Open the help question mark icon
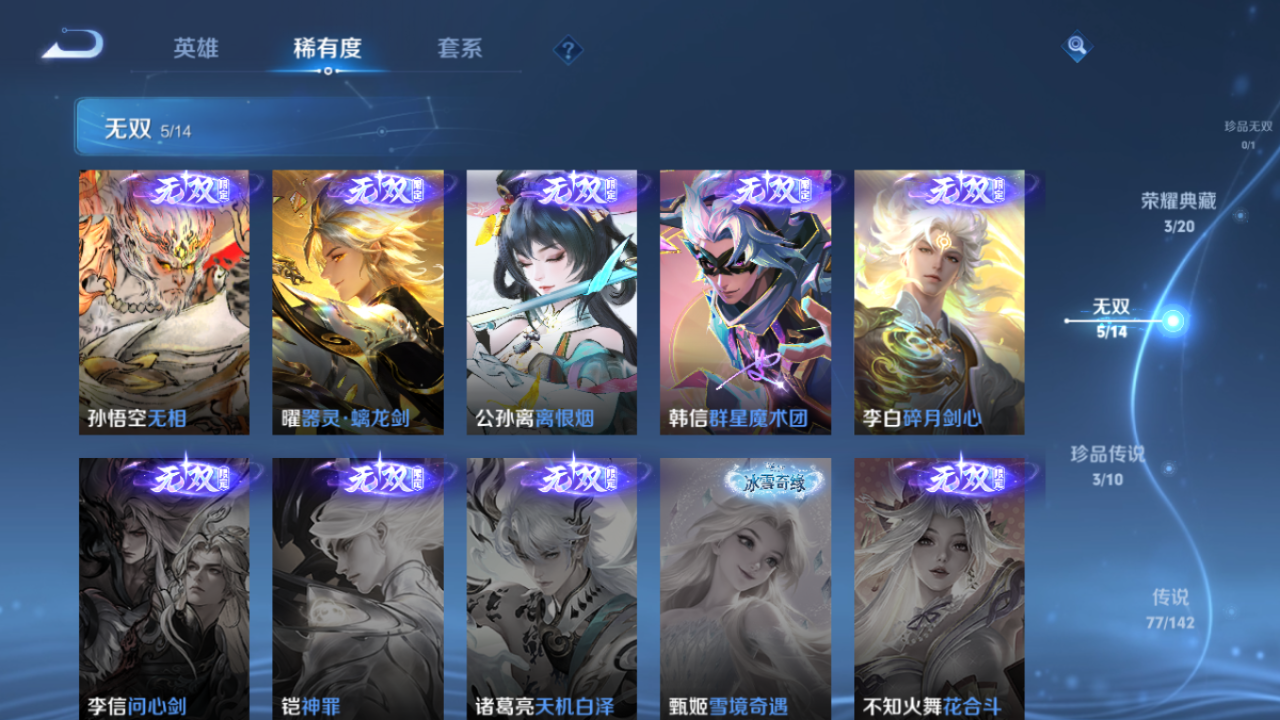This screenshot has width=1280, height=720. (x=567, y=48)
